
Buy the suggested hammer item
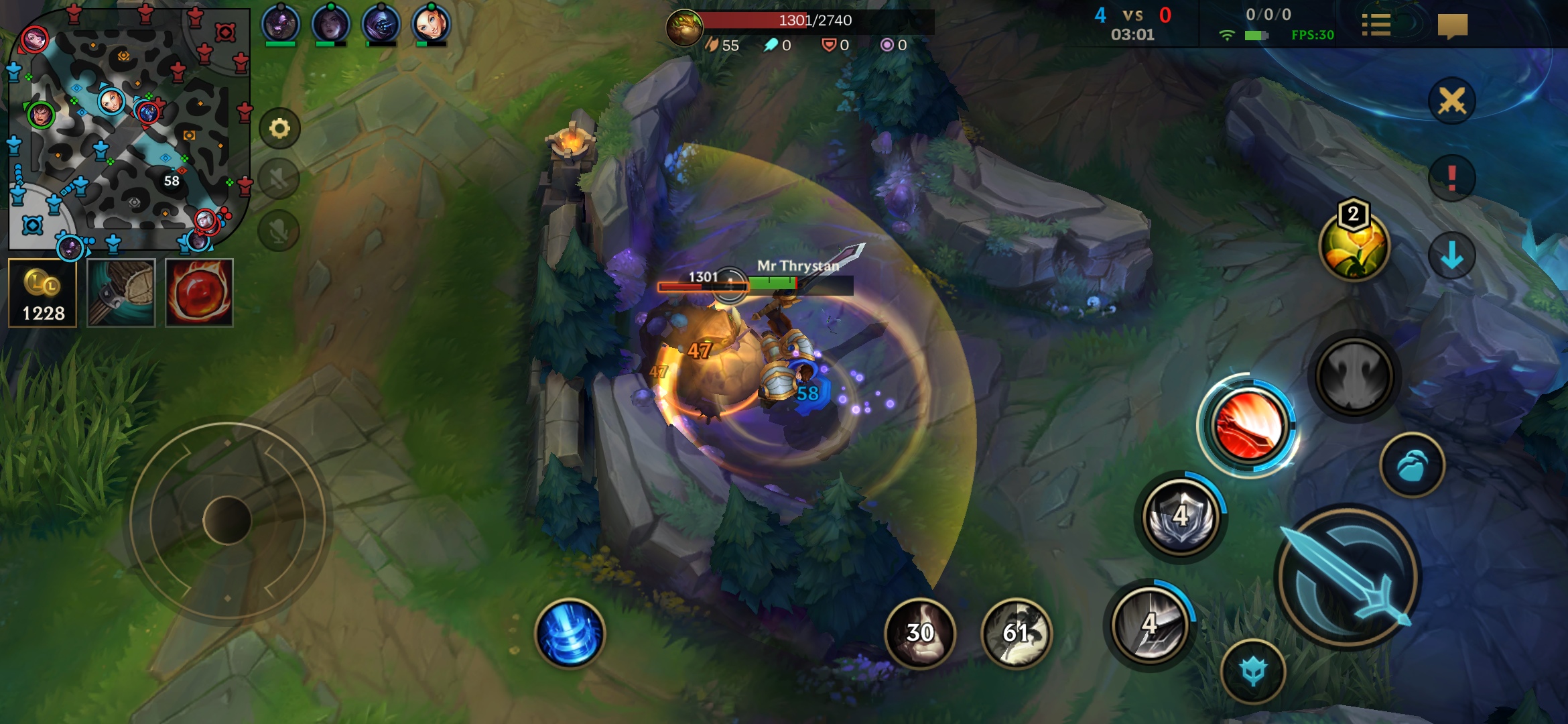tap(121, 293)
